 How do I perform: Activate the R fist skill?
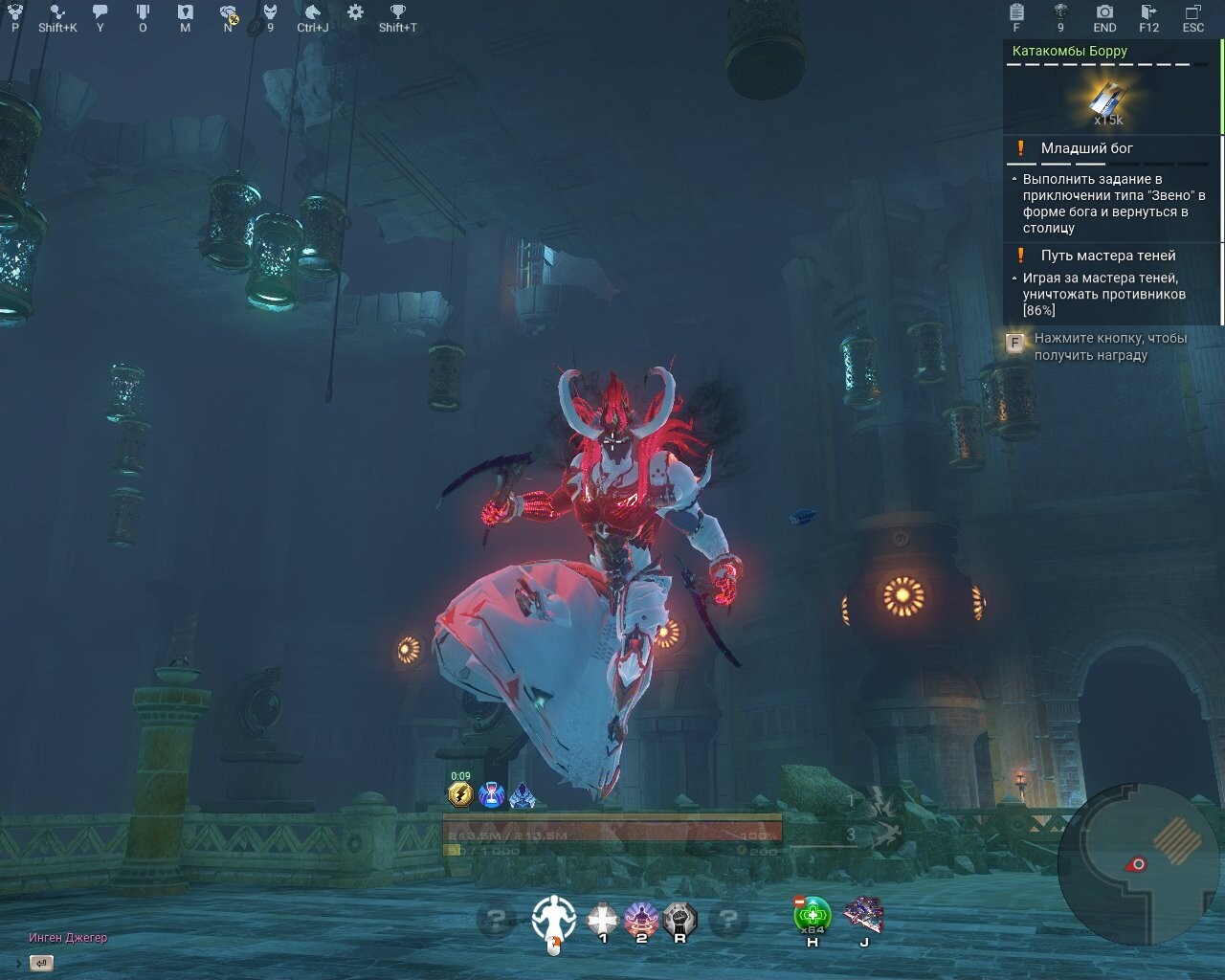tap(679, 916)
